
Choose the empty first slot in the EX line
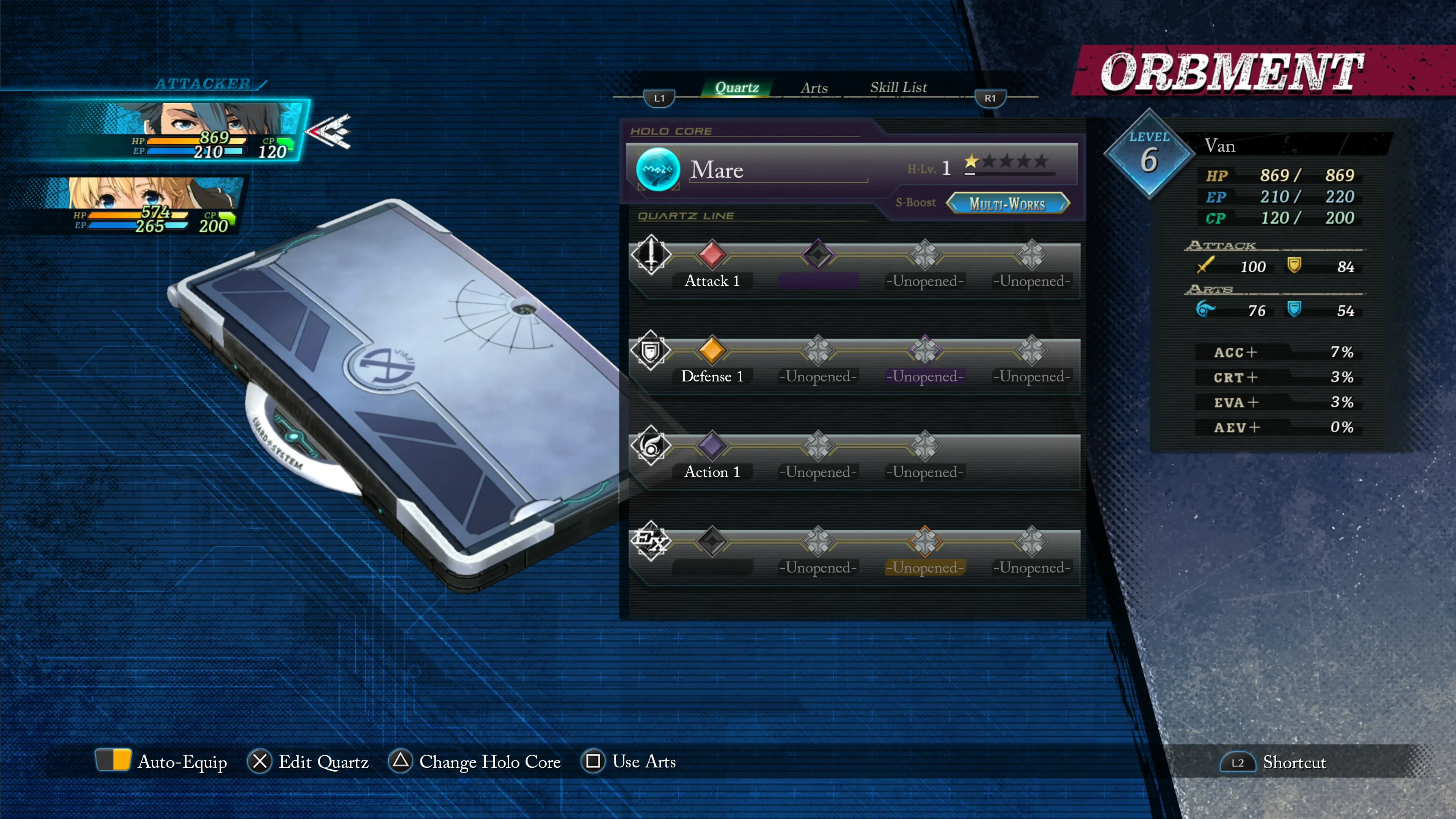pyautogui.click(x=712, y=541)
